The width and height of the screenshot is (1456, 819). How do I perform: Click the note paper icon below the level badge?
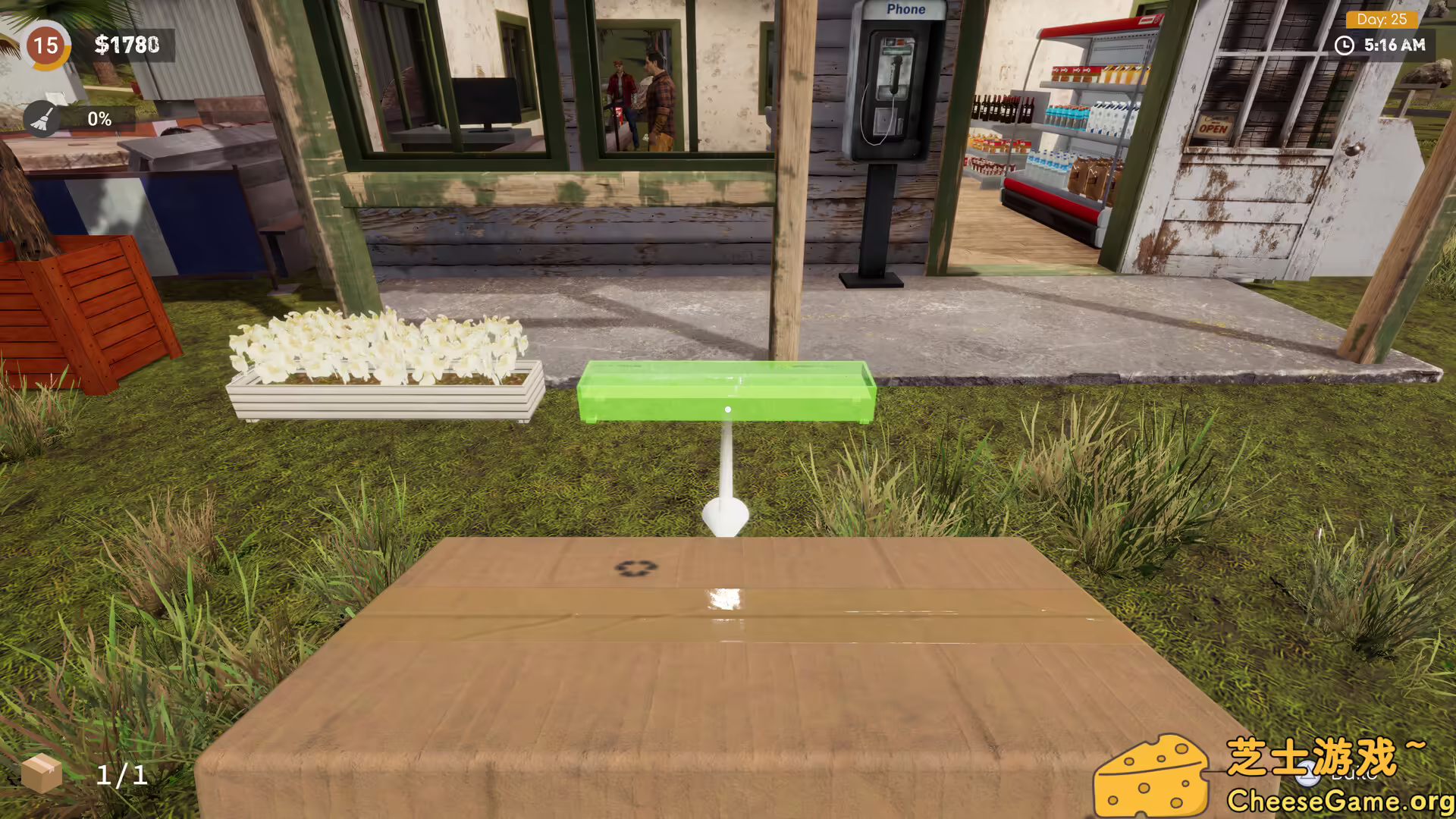[54, 97]
